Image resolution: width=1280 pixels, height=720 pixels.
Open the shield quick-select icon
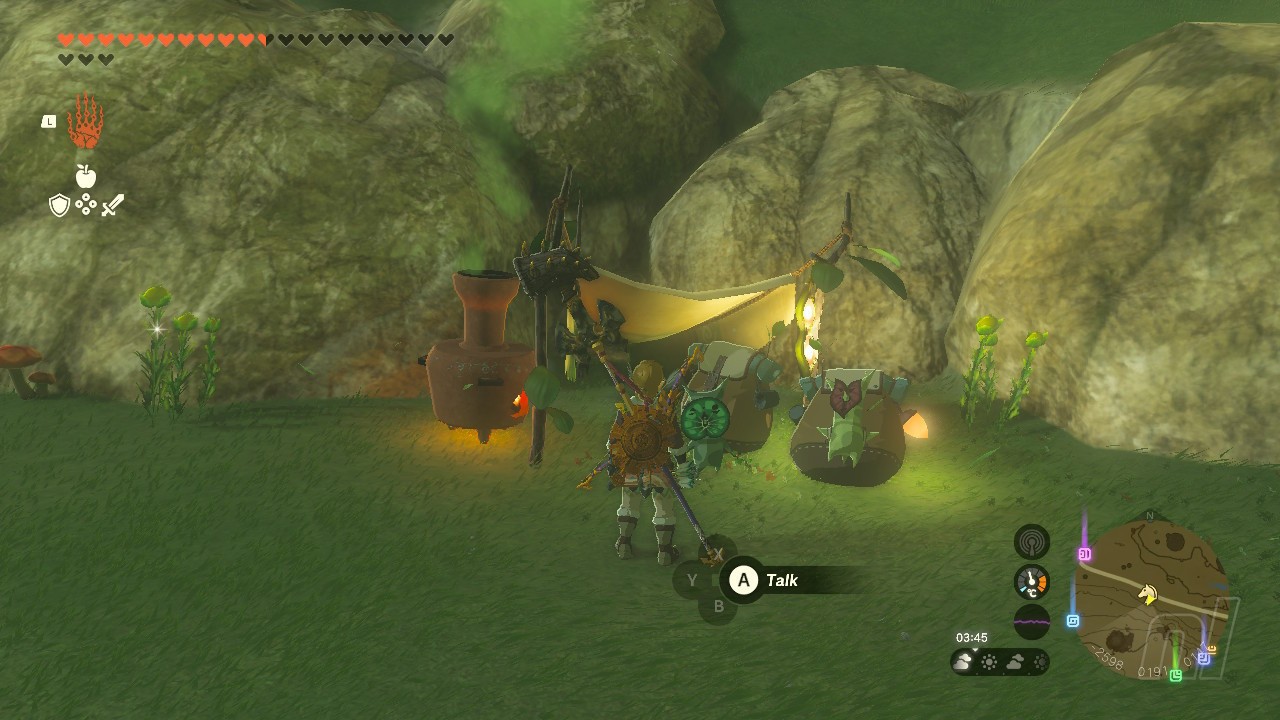[59, 206]
